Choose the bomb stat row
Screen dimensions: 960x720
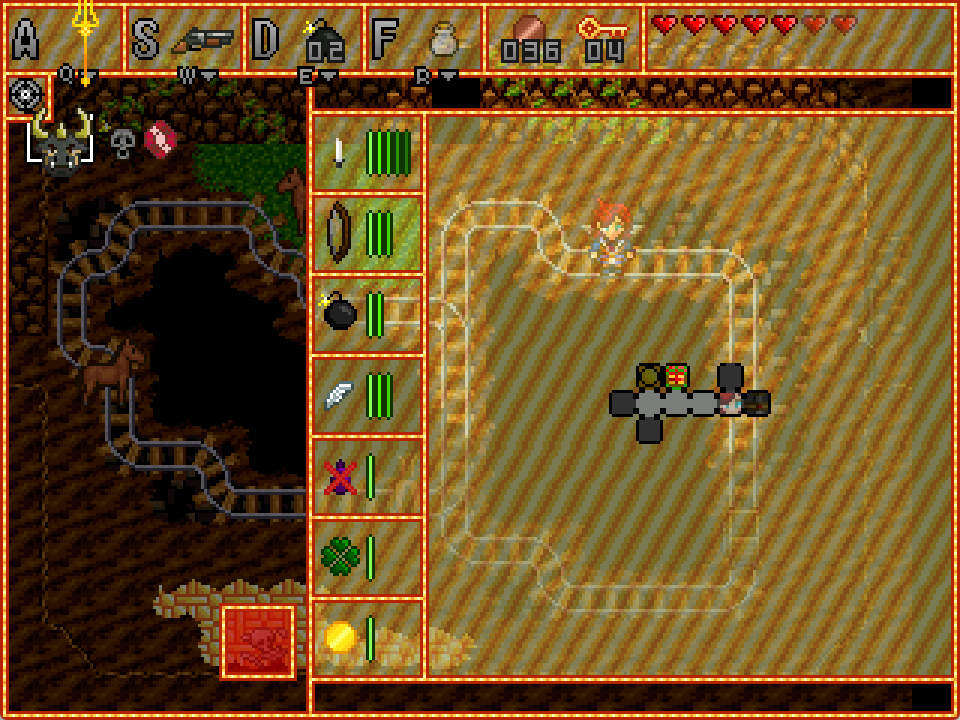click(x=367, y=314)
